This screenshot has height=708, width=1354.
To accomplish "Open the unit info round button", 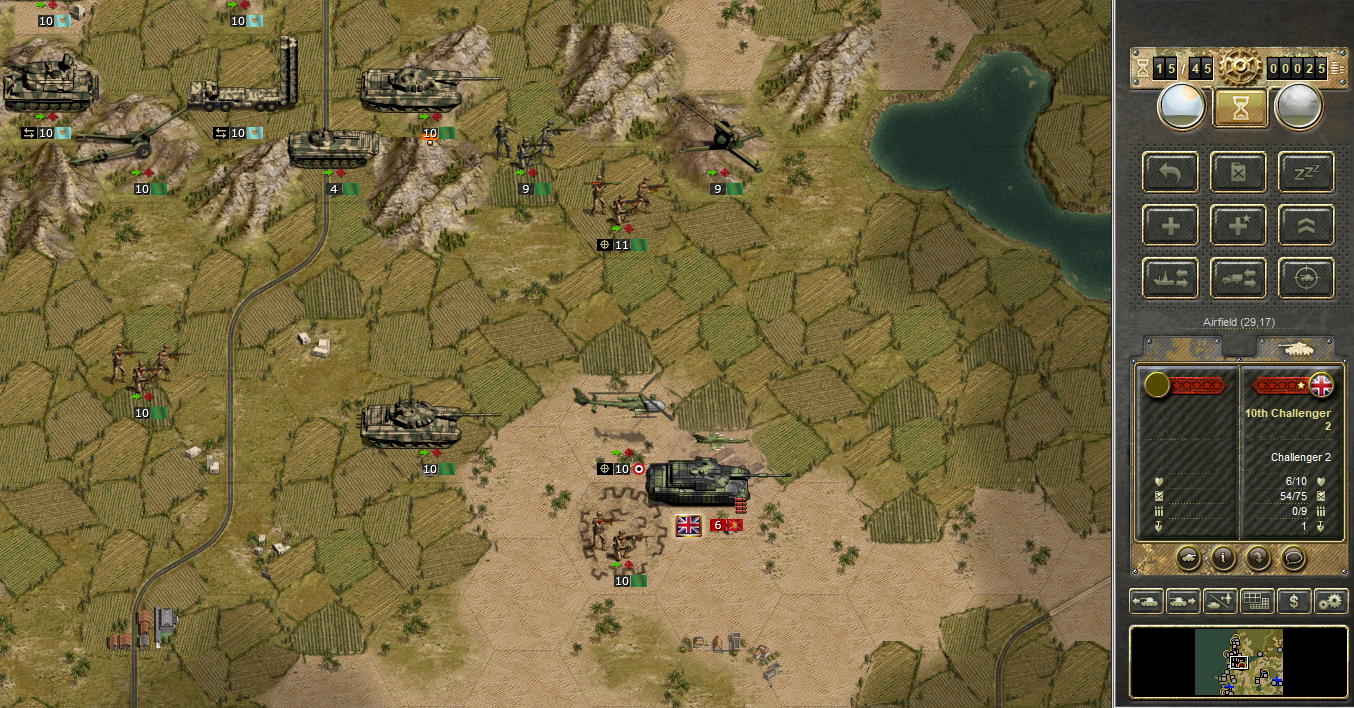I will click(1223, 558).
